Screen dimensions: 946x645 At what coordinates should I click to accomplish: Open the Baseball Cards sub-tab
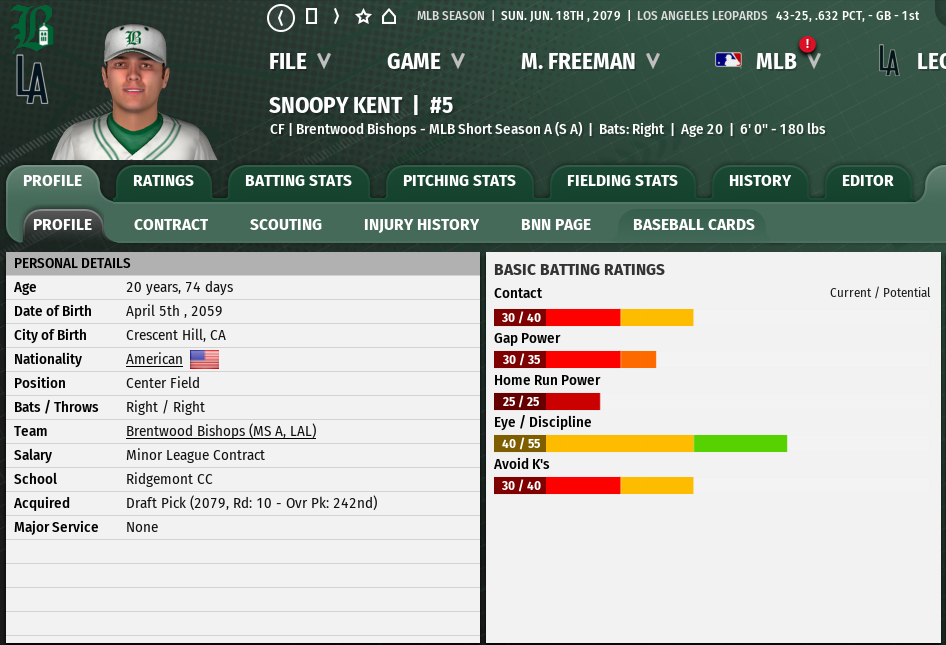click(x=693, y=225)
